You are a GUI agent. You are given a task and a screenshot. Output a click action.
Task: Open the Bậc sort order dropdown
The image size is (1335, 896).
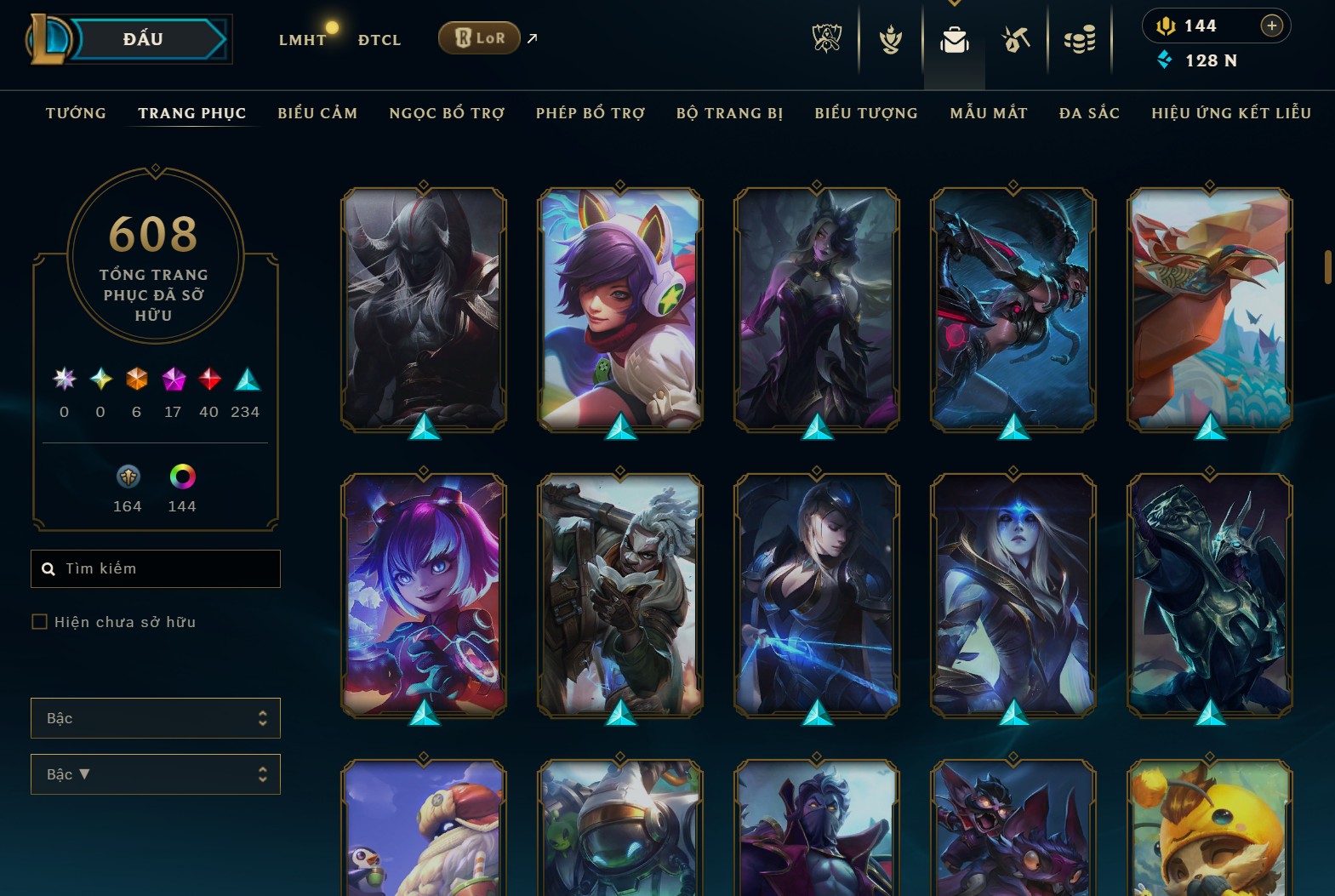[x=156, y=774]
